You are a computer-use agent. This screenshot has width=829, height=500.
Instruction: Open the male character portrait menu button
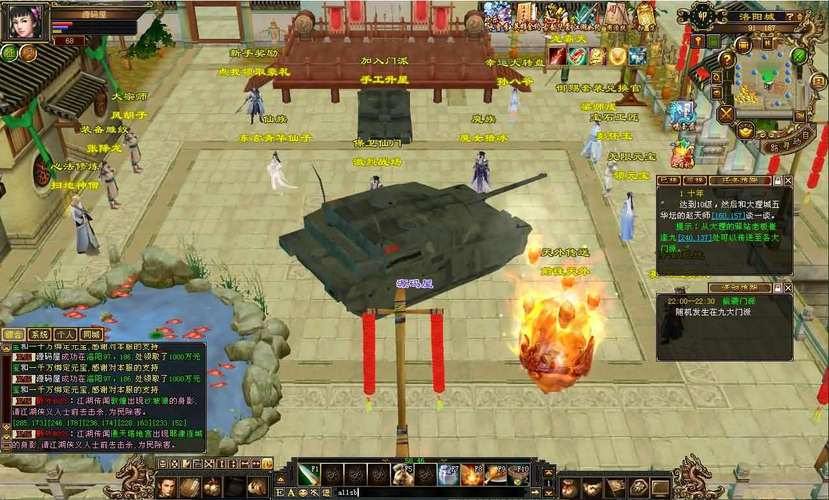[168, 487]
